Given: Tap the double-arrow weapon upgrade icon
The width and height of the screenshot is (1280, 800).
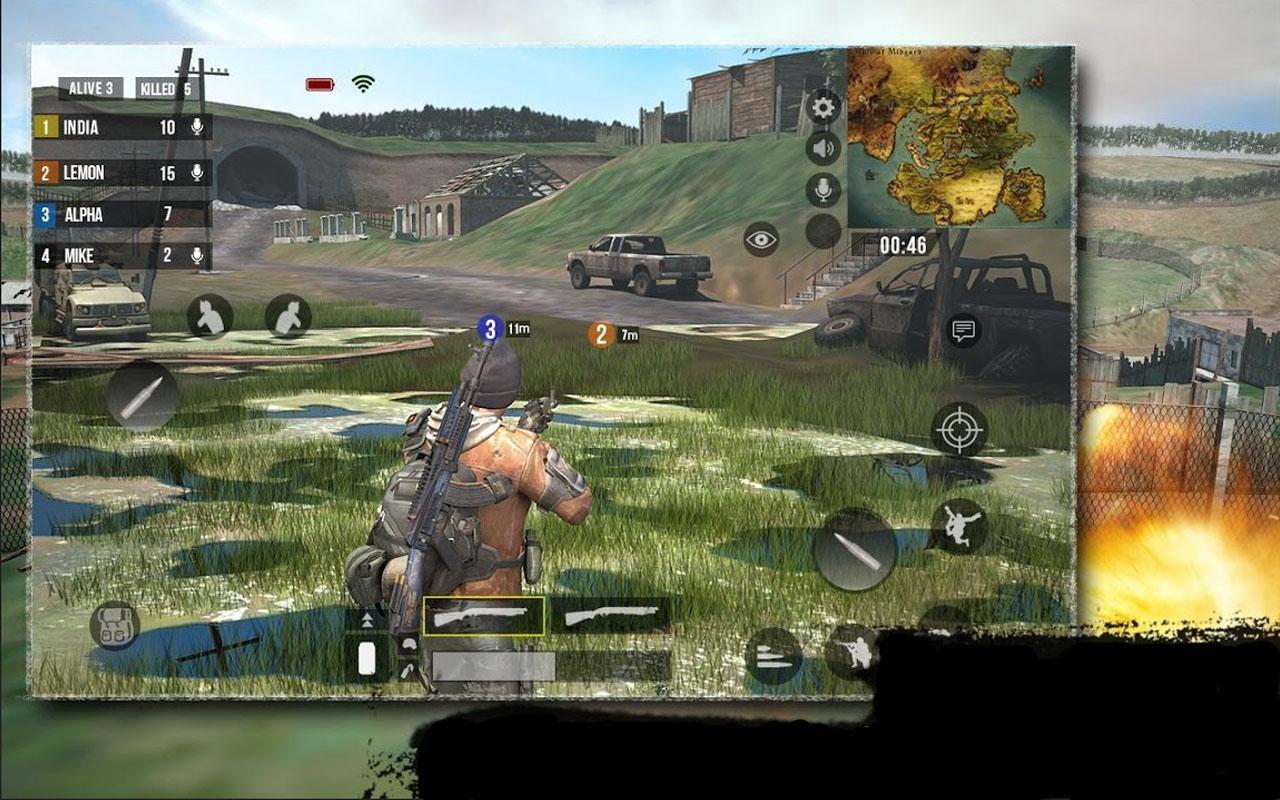Looking at the screenshot, I should click(365, 620).
